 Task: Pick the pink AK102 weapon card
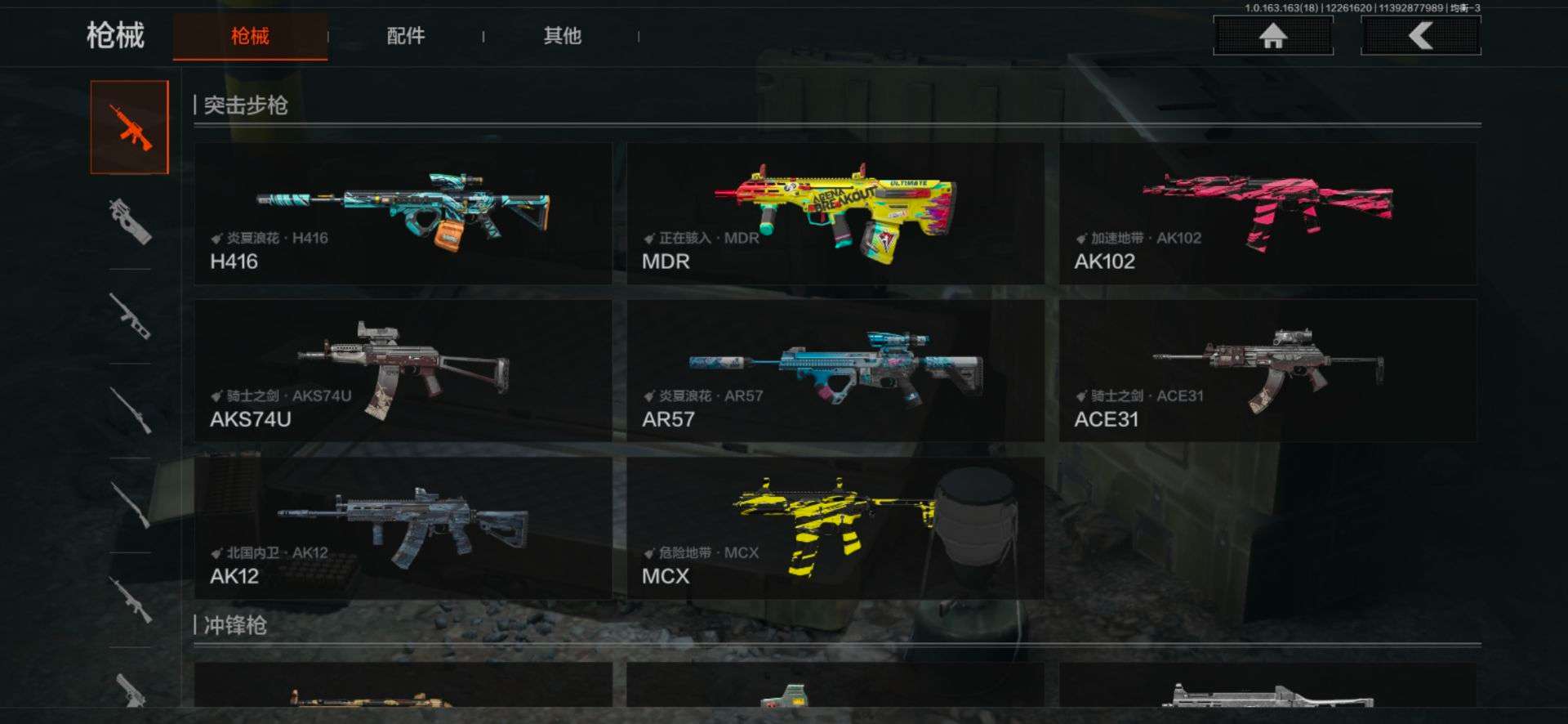point(1267,214)
